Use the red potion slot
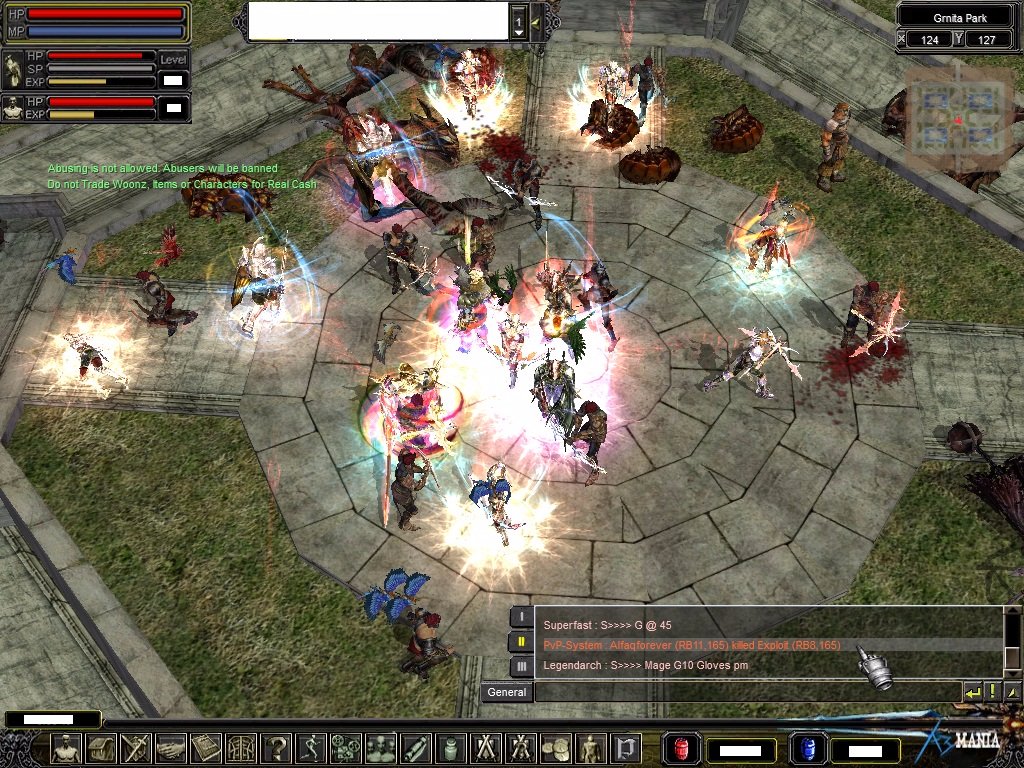This screenshot has height=768, width=1024. pyautogui.click(x=683, y=749)
